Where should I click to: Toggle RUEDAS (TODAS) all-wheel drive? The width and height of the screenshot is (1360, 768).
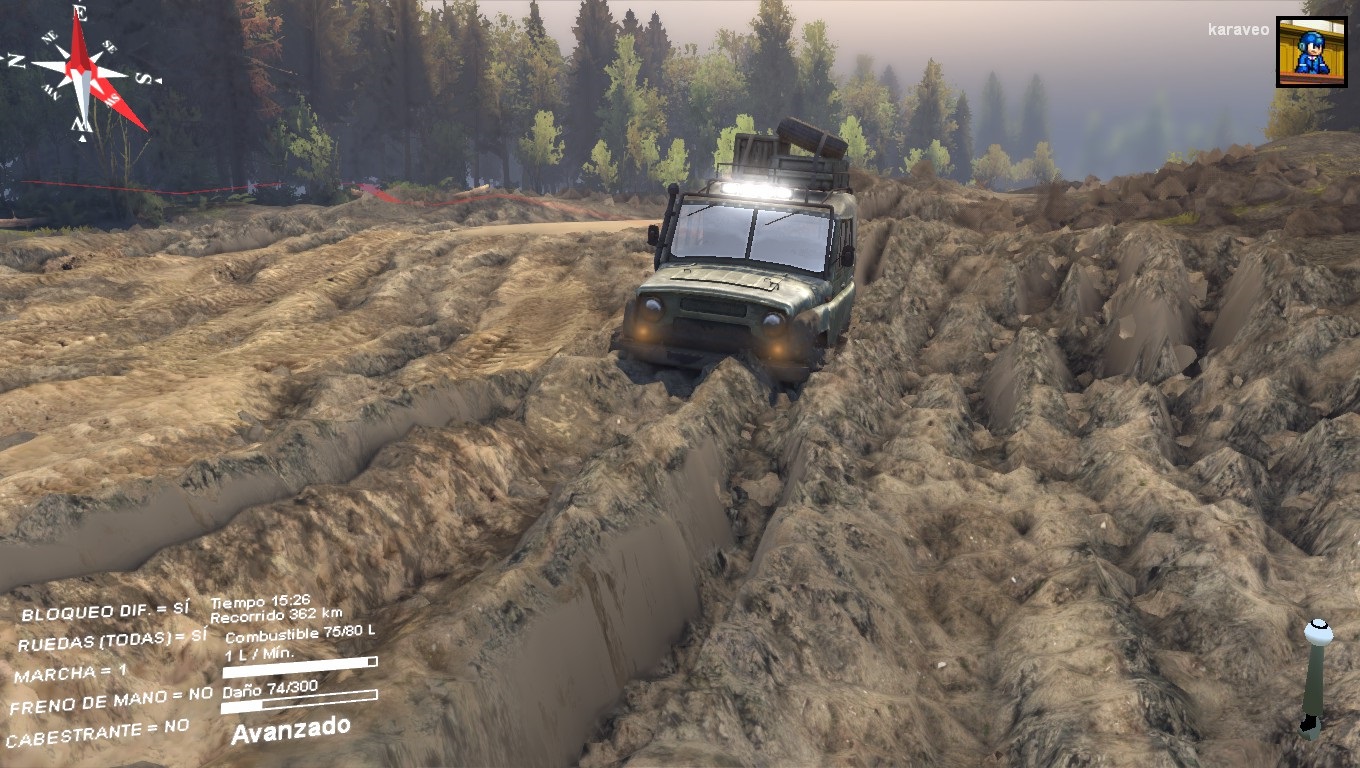112,639
